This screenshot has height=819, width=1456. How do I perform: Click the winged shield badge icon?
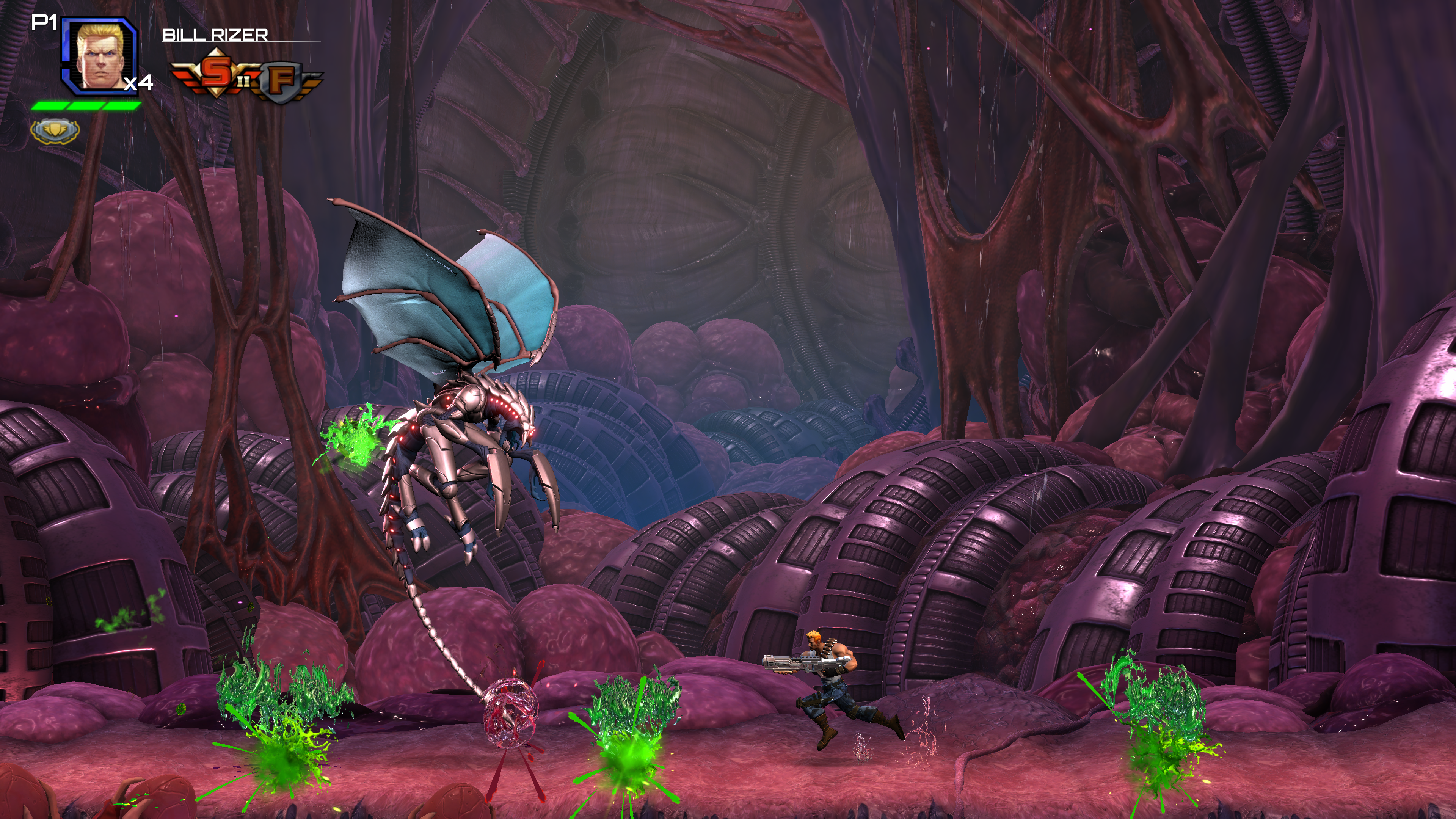(55, 131)
